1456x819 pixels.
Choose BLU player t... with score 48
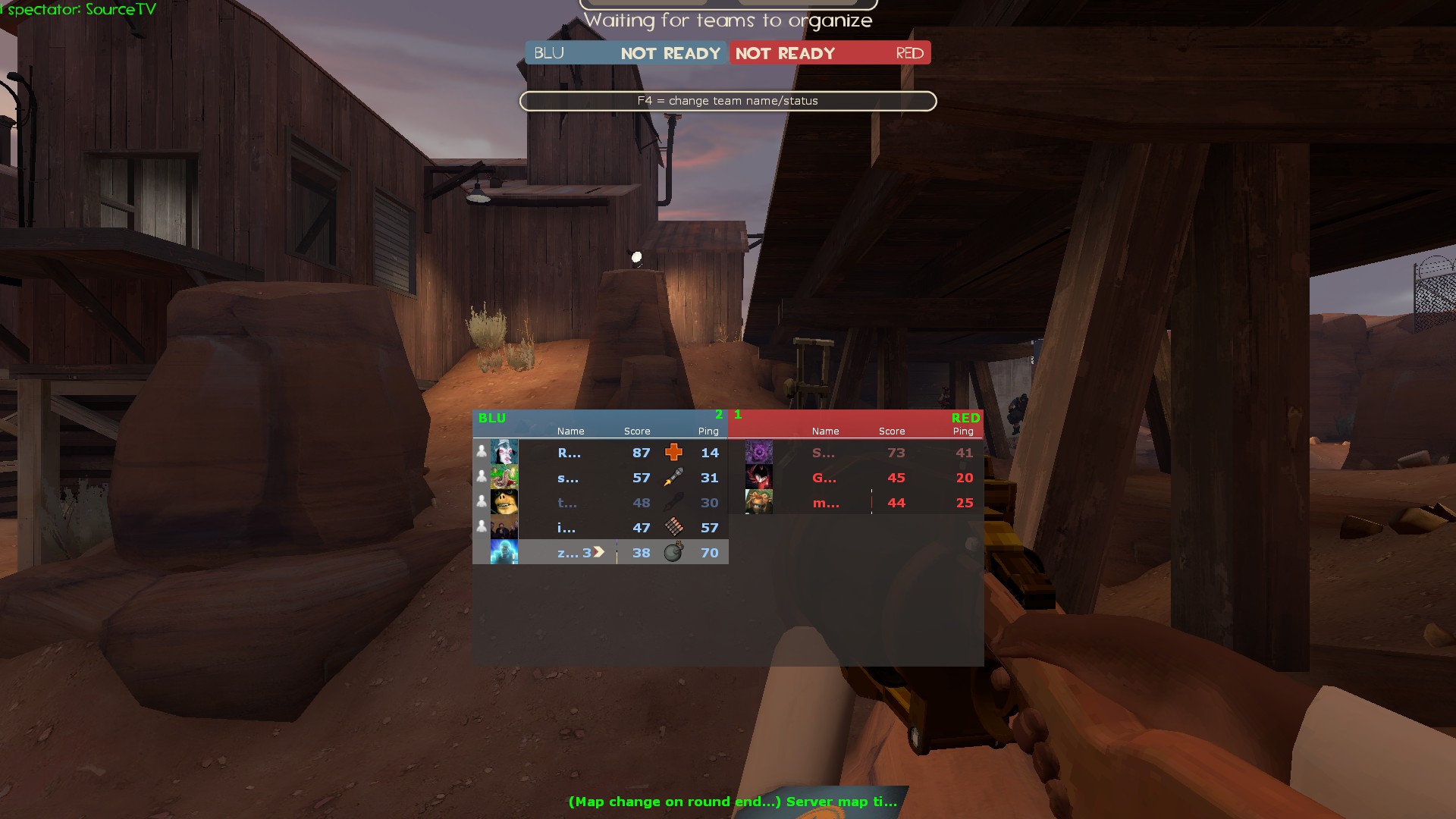tap(600, 503)
